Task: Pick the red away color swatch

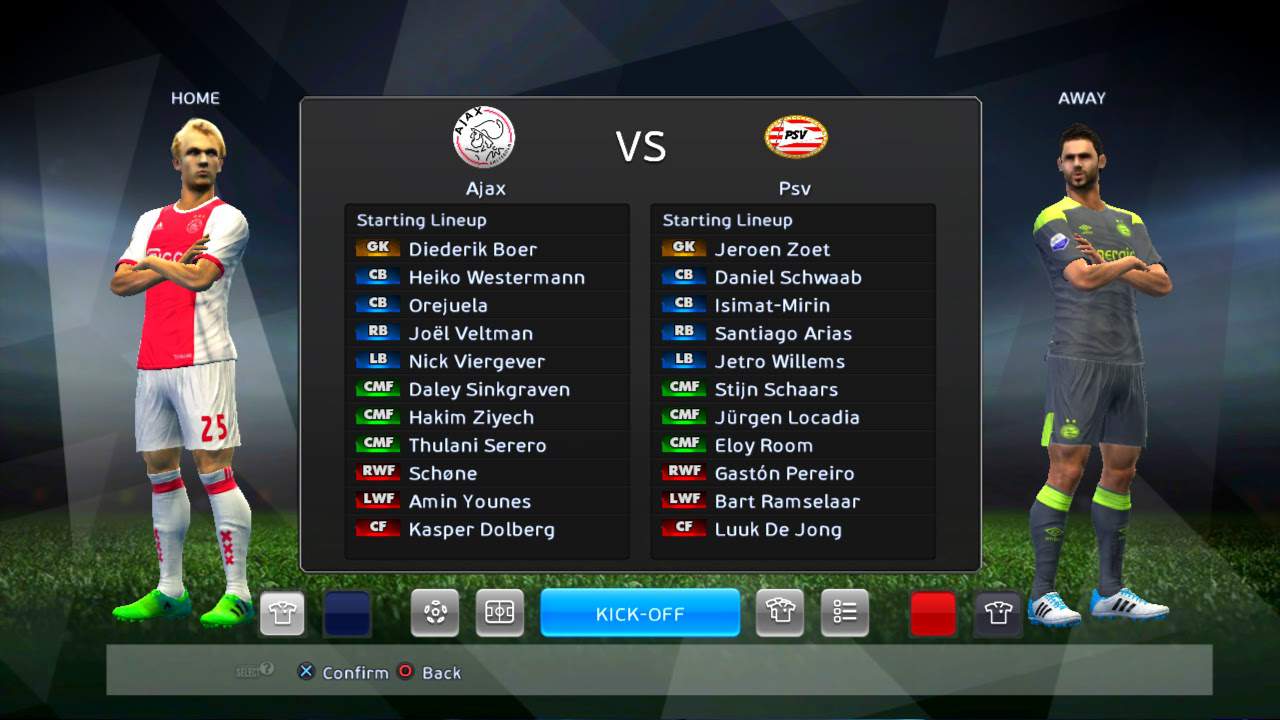Action: click(933, 613)
